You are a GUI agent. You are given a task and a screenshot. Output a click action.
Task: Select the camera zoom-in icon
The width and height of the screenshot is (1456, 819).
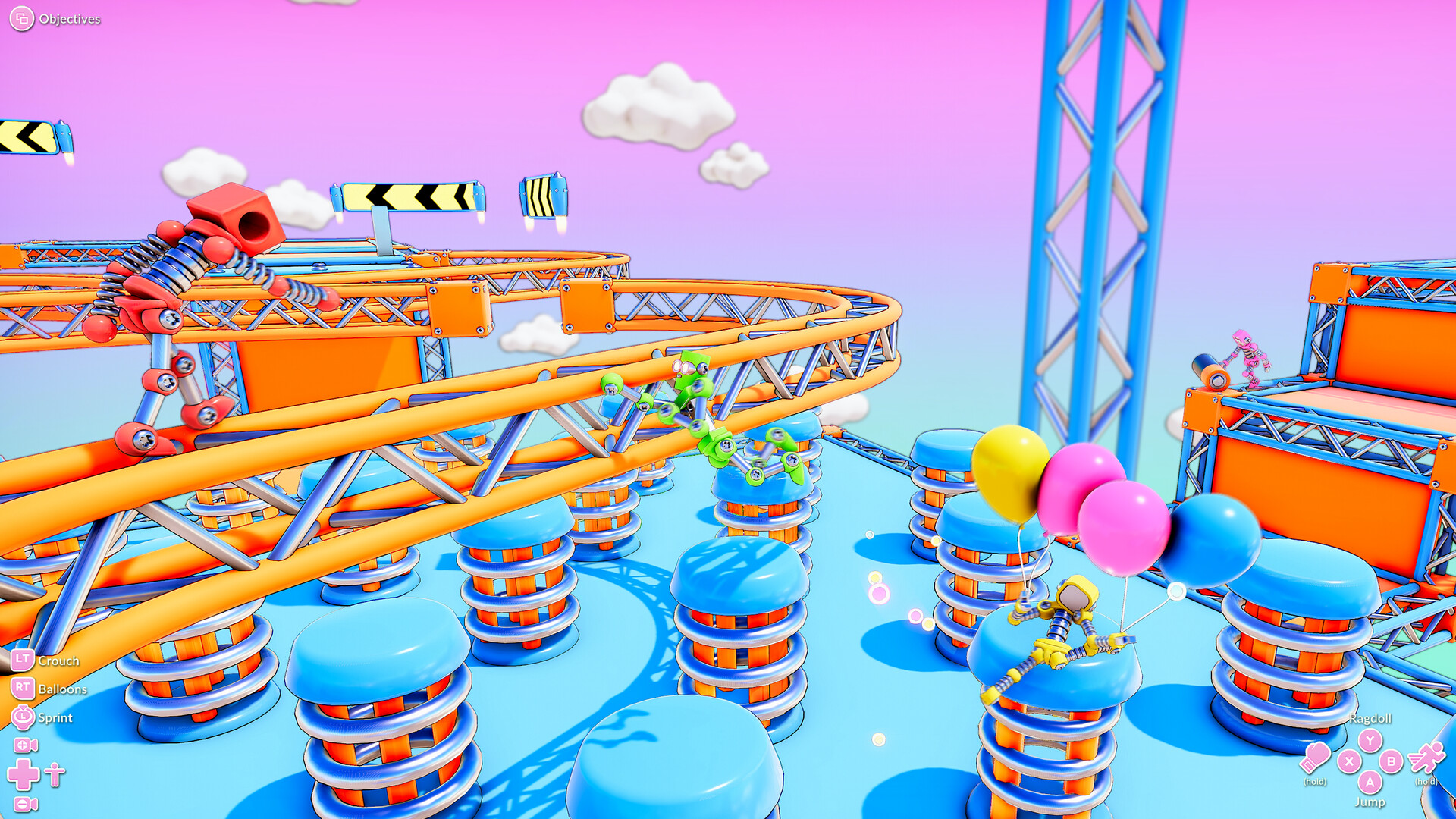click(25, 745)
